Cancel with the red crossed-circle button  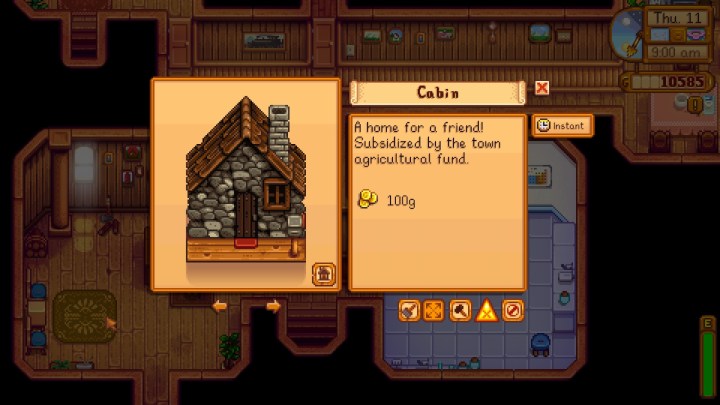512,310
